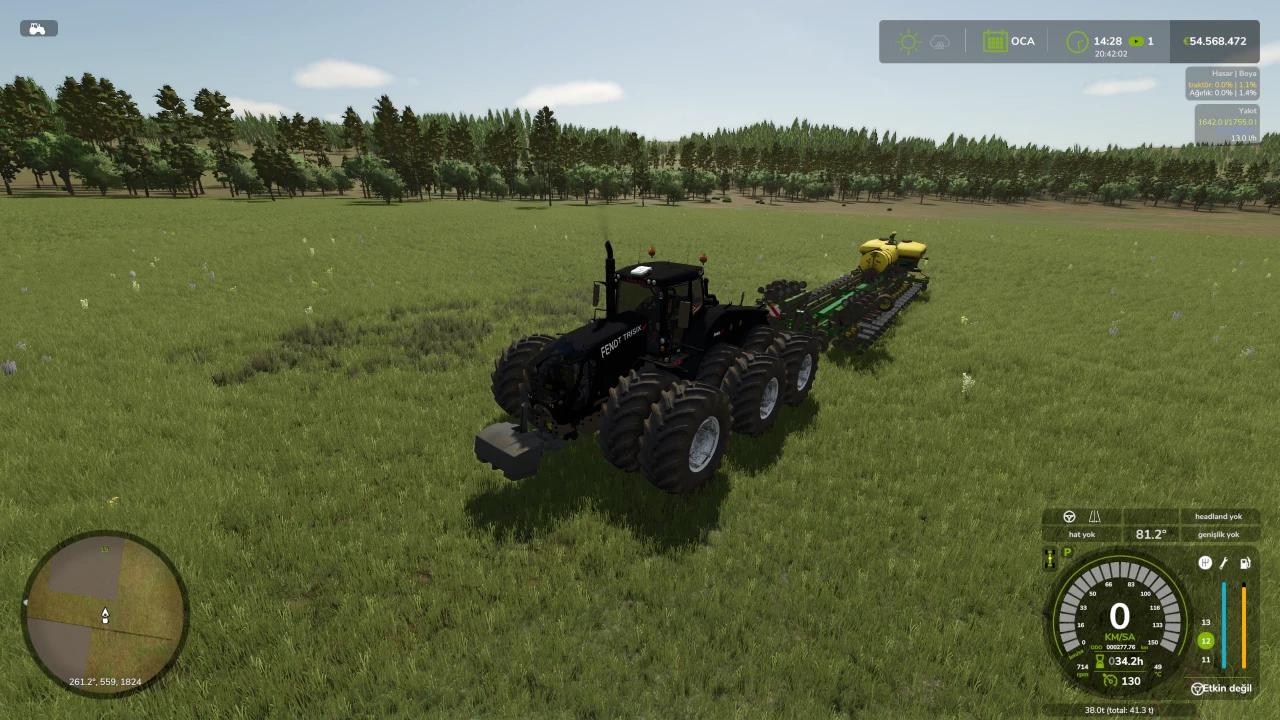Click the wrench maintenance icon on the dashboard
The width and height of the screenshot is (1280, 720).
pyautogui.click(x=1223, y=563)
